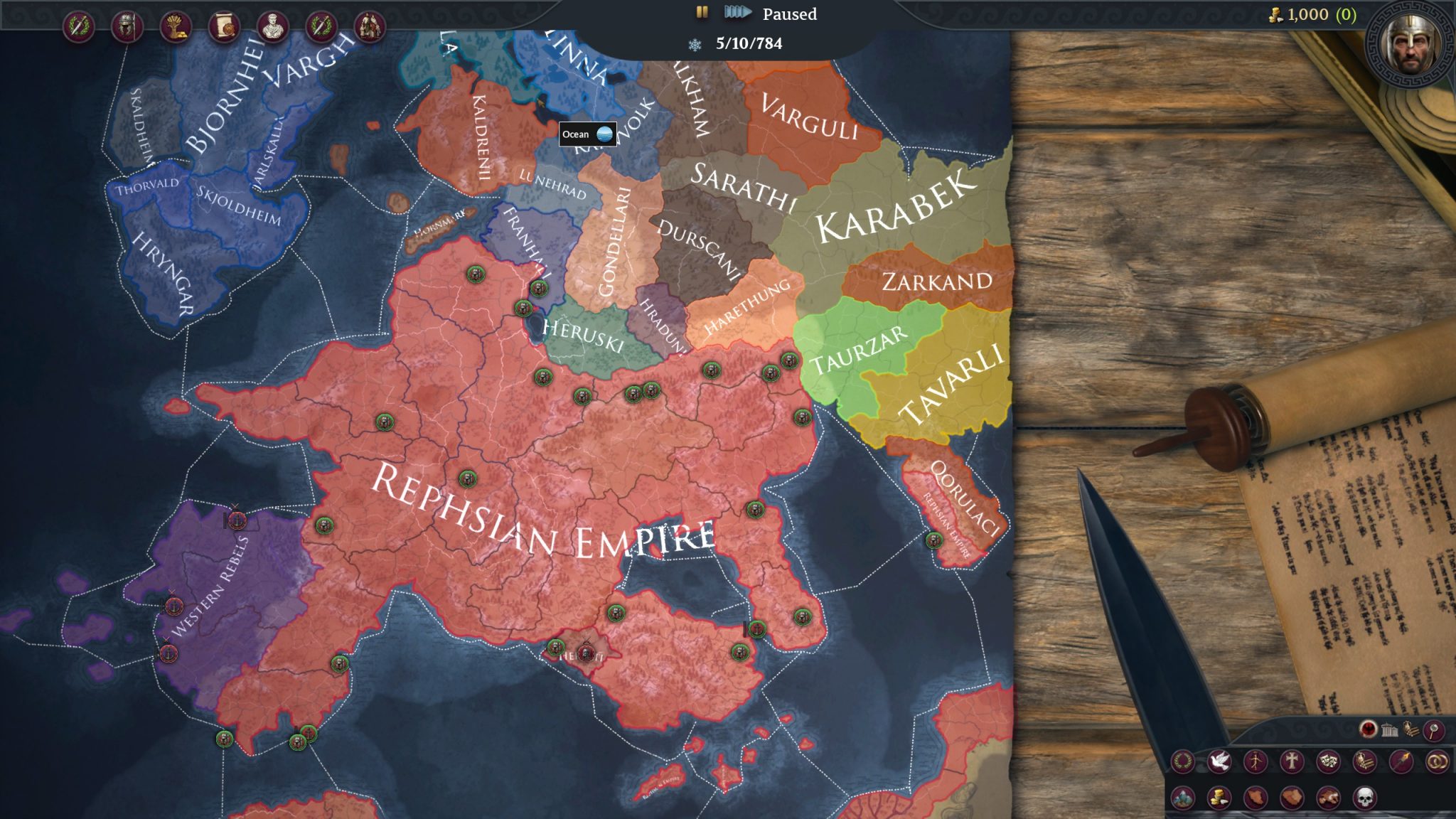This screenshot has width=1456, height=819.
Task: Change game speed with the arrows indicator
Action: [x=737, y=13]
